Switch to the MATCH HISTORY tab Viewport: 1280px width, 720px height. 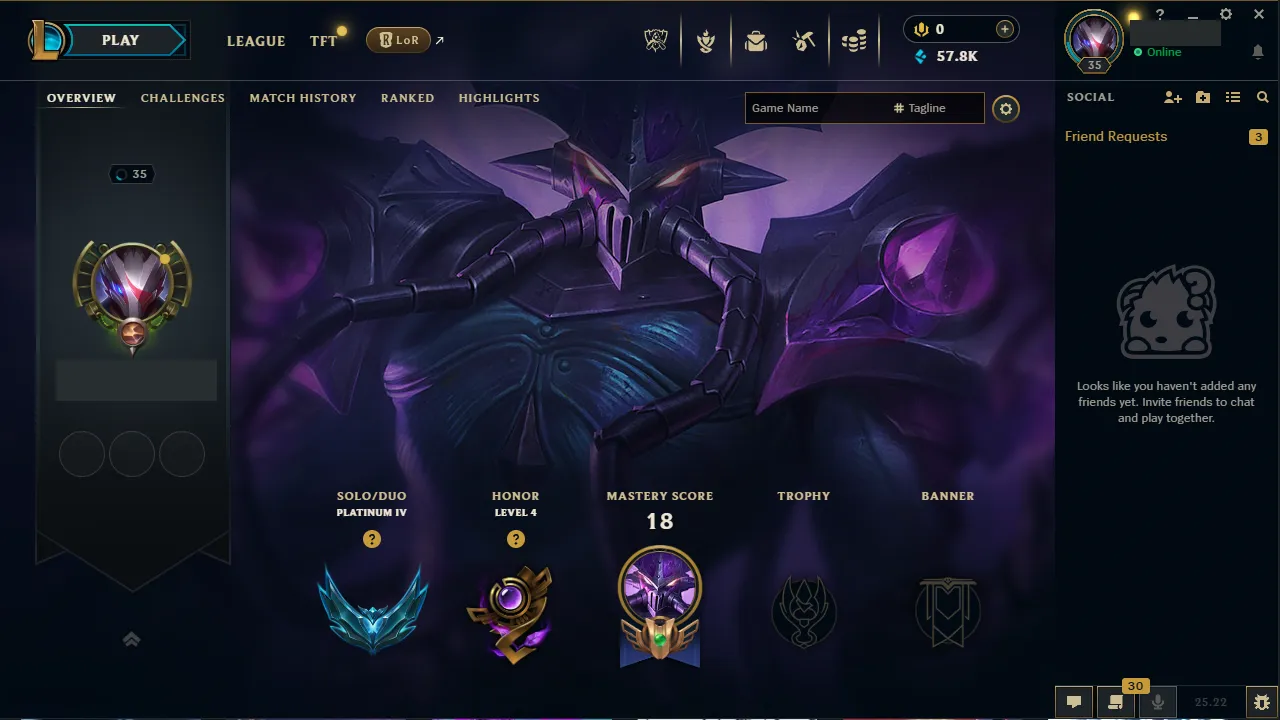click(x=303, y=97)
